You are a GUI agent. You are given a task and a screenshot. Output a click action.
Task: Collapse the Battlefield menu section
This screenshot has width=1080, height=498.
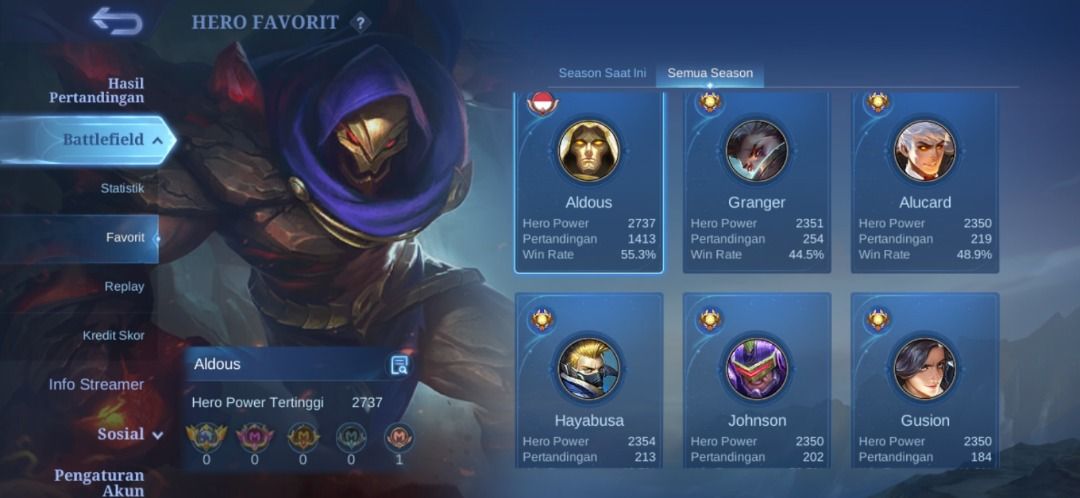pos(103,140)
